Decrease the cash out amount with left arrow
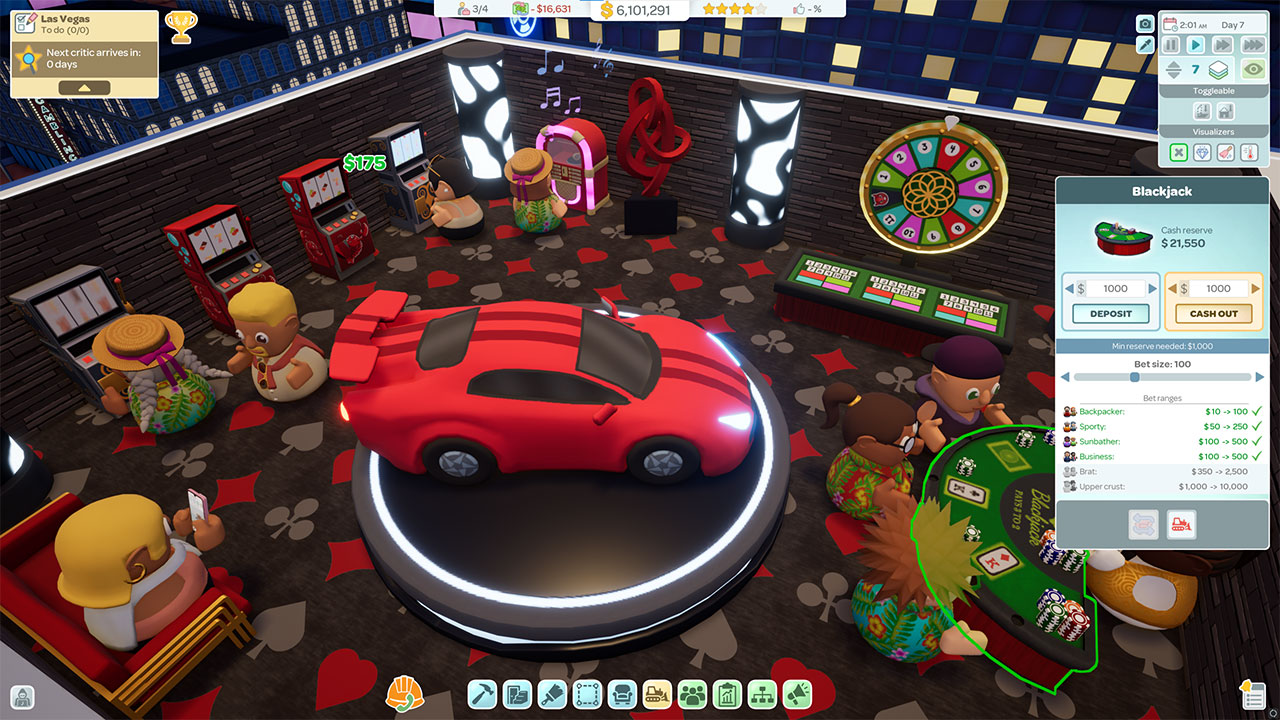The width and height of the screenshot is (1280, 720). click(x=1173, y=288)
